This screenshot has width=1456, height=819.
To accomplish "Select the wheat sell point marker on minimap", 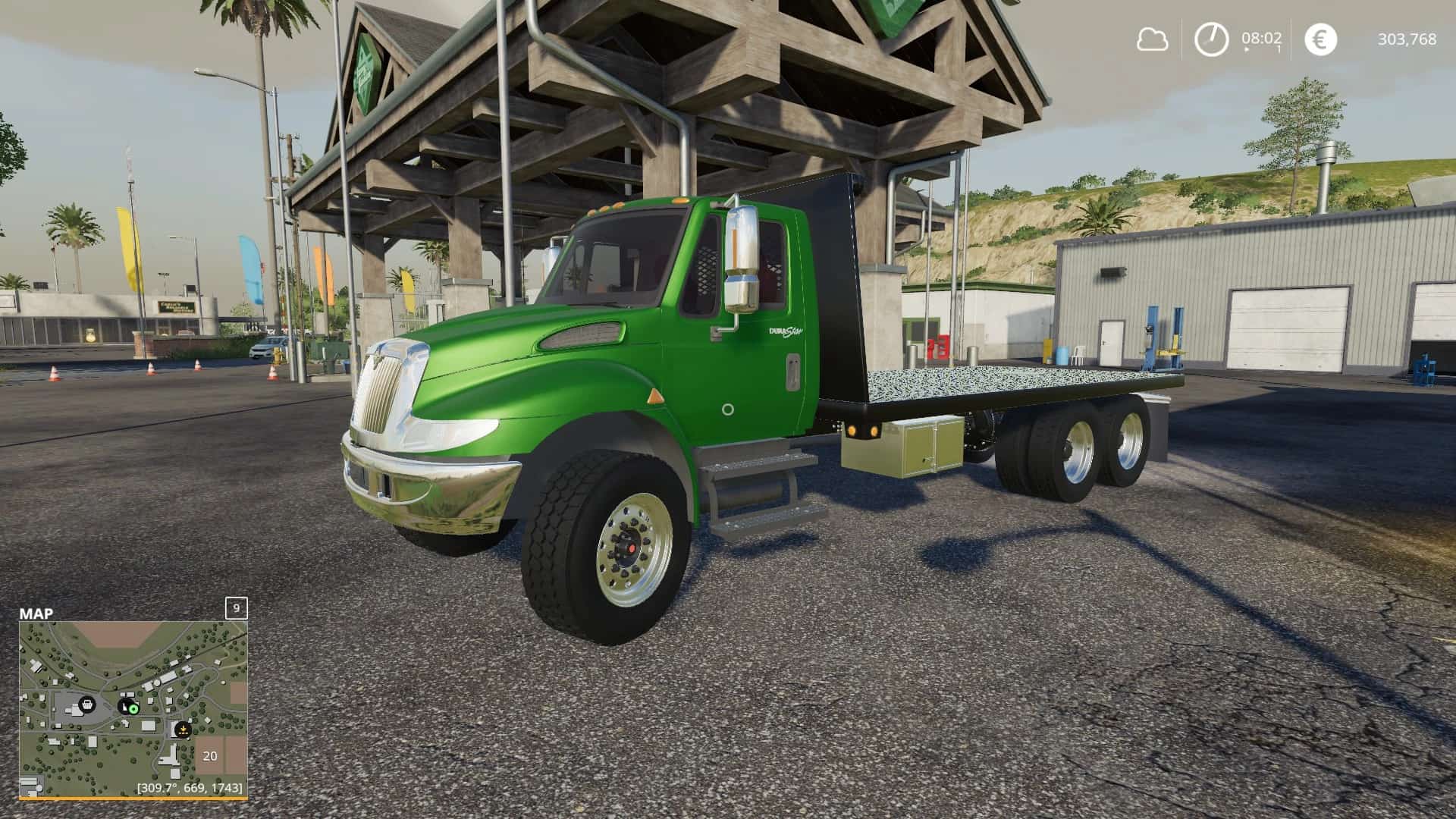I will (x=182, y=730).
